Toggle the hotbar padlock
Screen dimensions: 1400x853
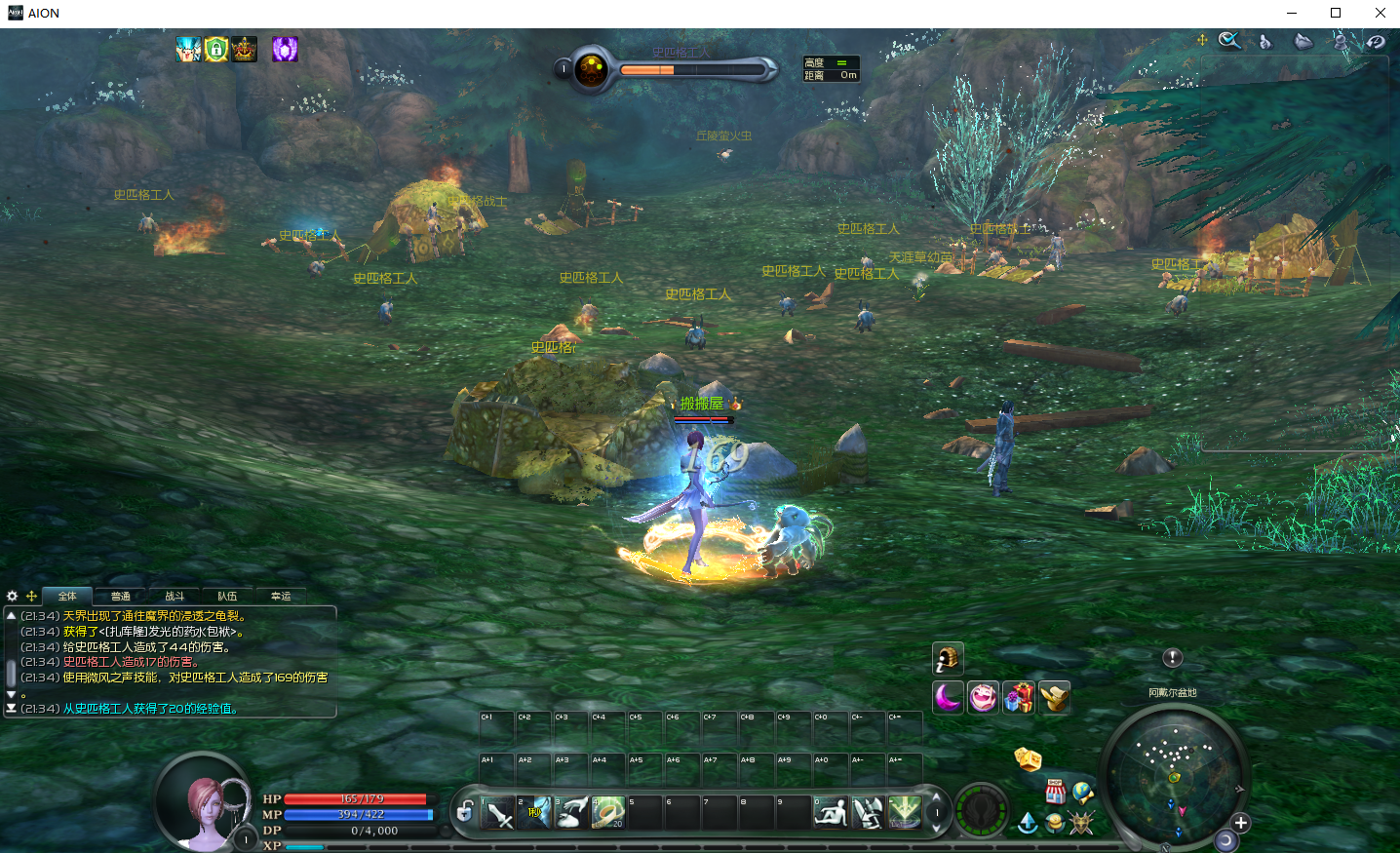tap(466, 811)
